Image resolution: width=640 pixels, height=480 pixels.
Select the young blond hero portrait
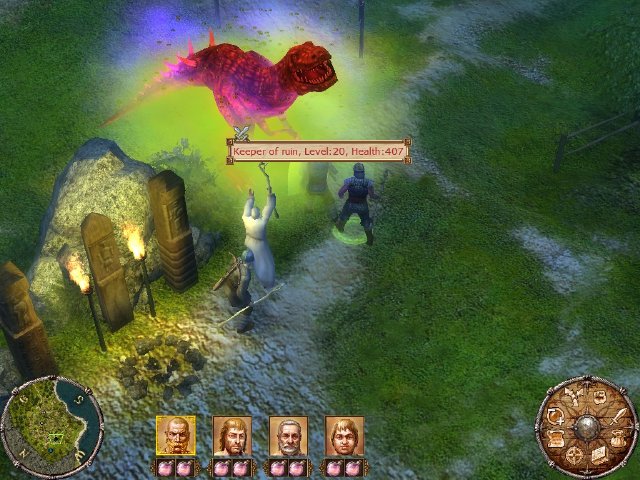pyautogui.click(x=344, y=436)
